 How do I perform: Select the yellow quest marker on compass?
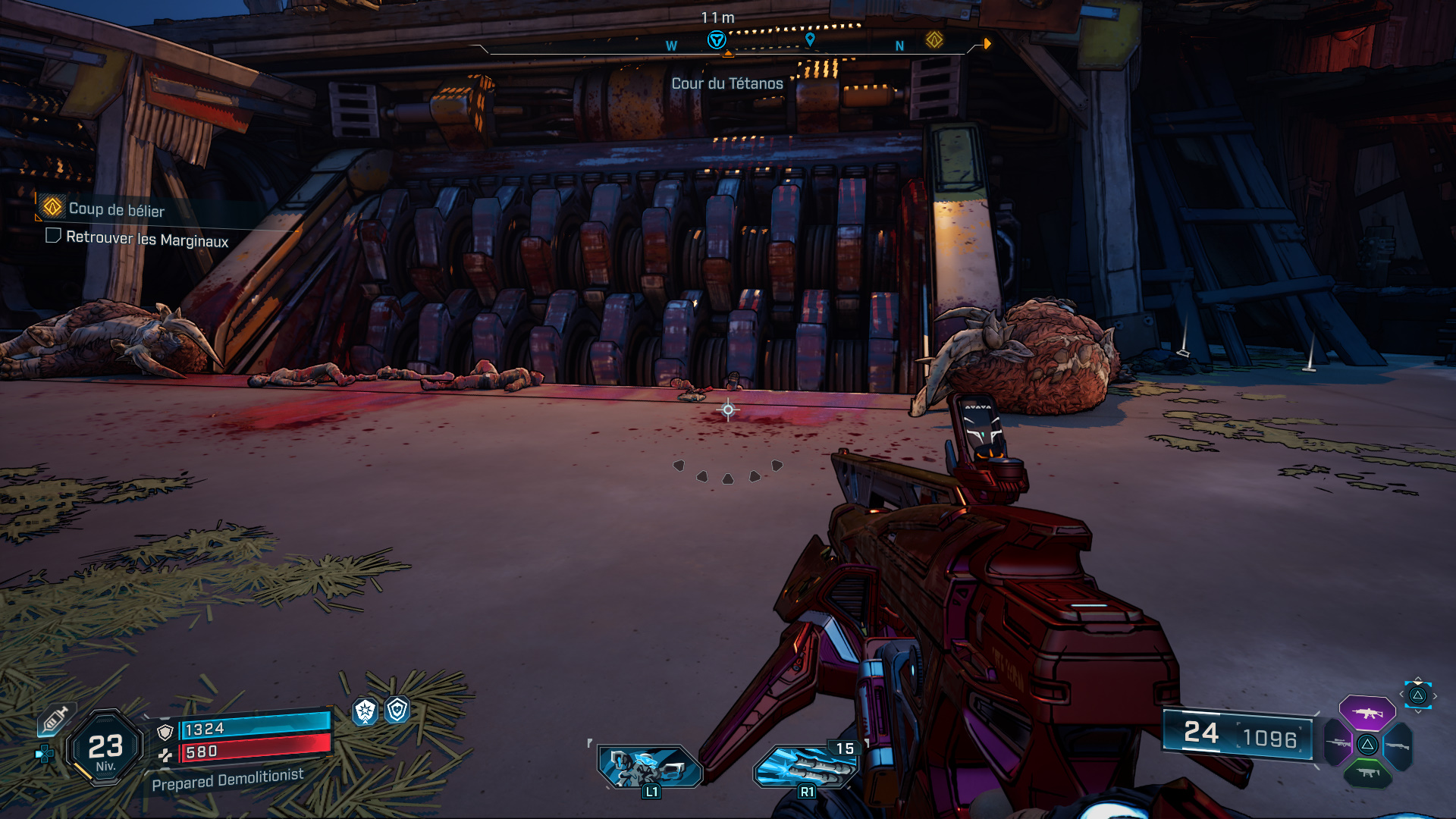click(x=934, y=39)
